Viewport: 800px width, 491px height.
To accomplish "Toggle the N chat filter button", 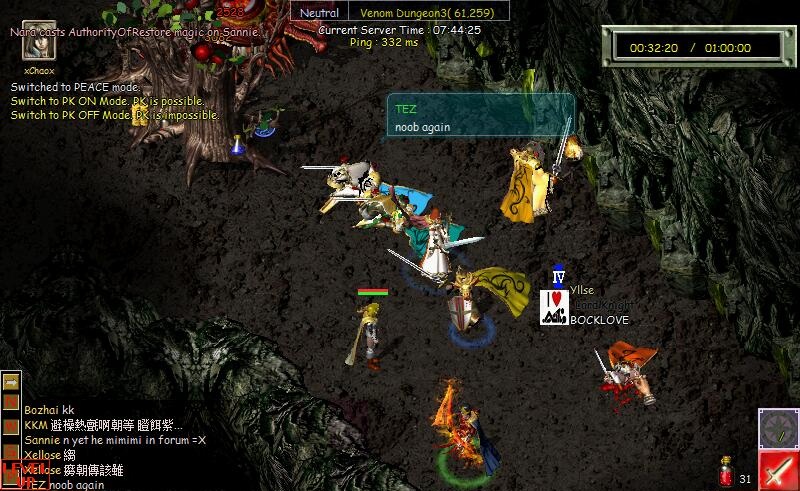I will (11, 400).
